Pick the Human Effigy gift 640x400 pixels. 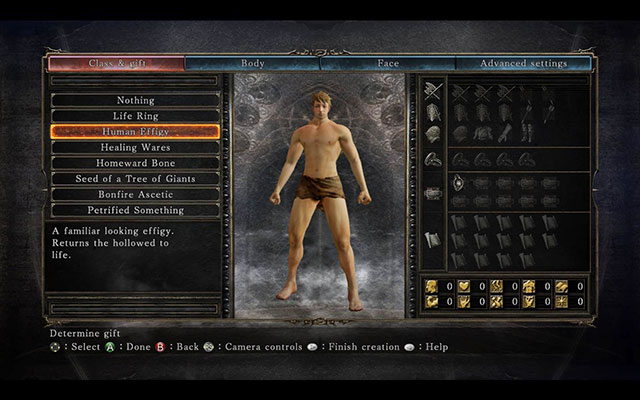[x=135, y=131]
